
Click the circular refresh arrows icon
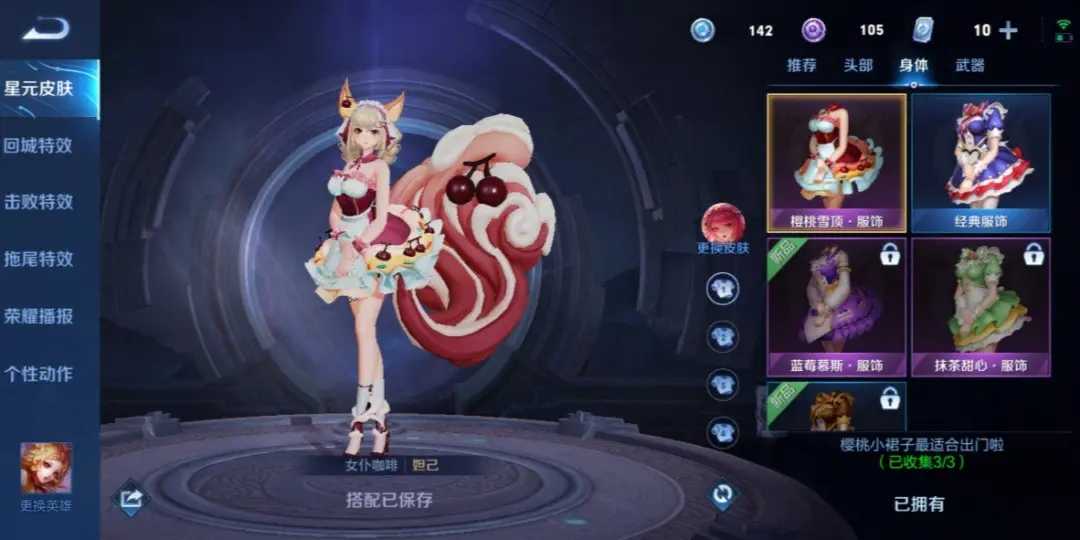click(722, 494)
